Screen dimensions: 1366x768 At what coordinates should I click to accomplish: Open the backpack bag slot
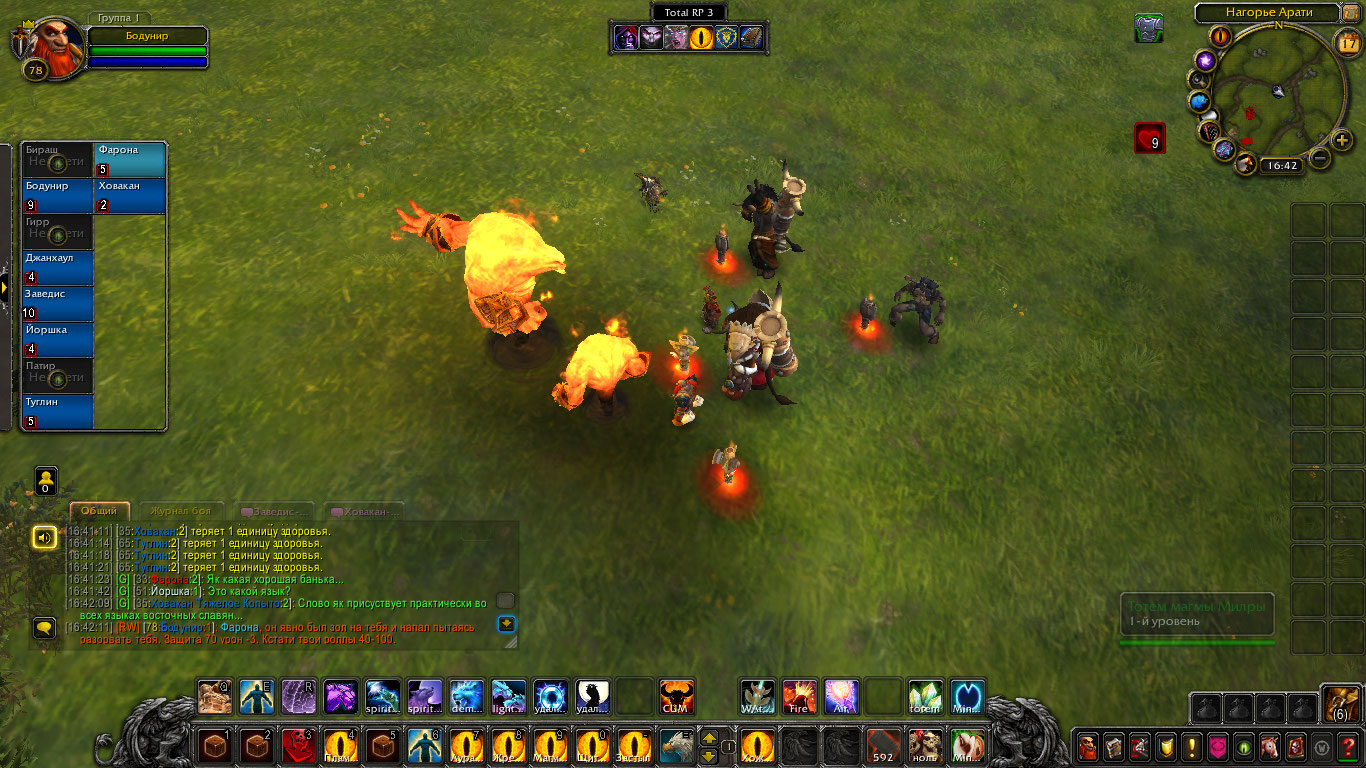(1339, 705)
